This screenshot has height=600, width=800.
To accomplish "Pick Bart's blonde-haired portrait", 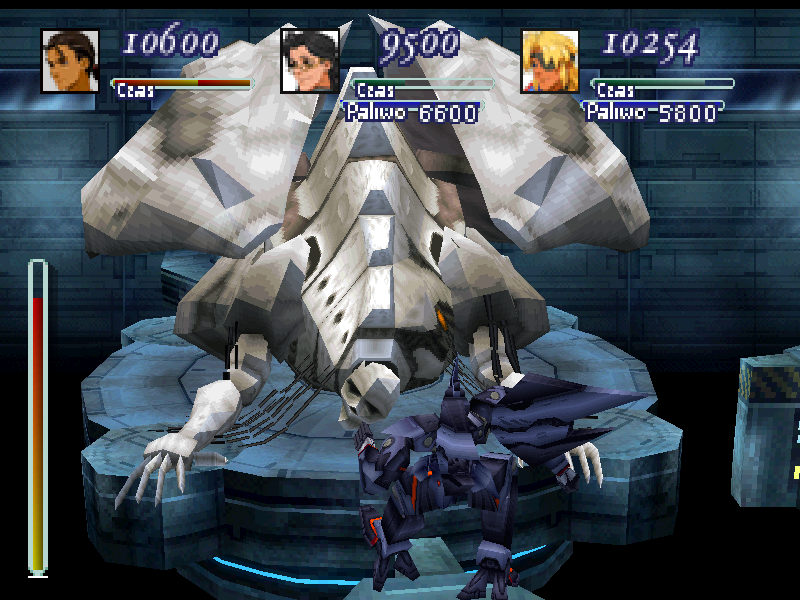I will pos(550,61).
